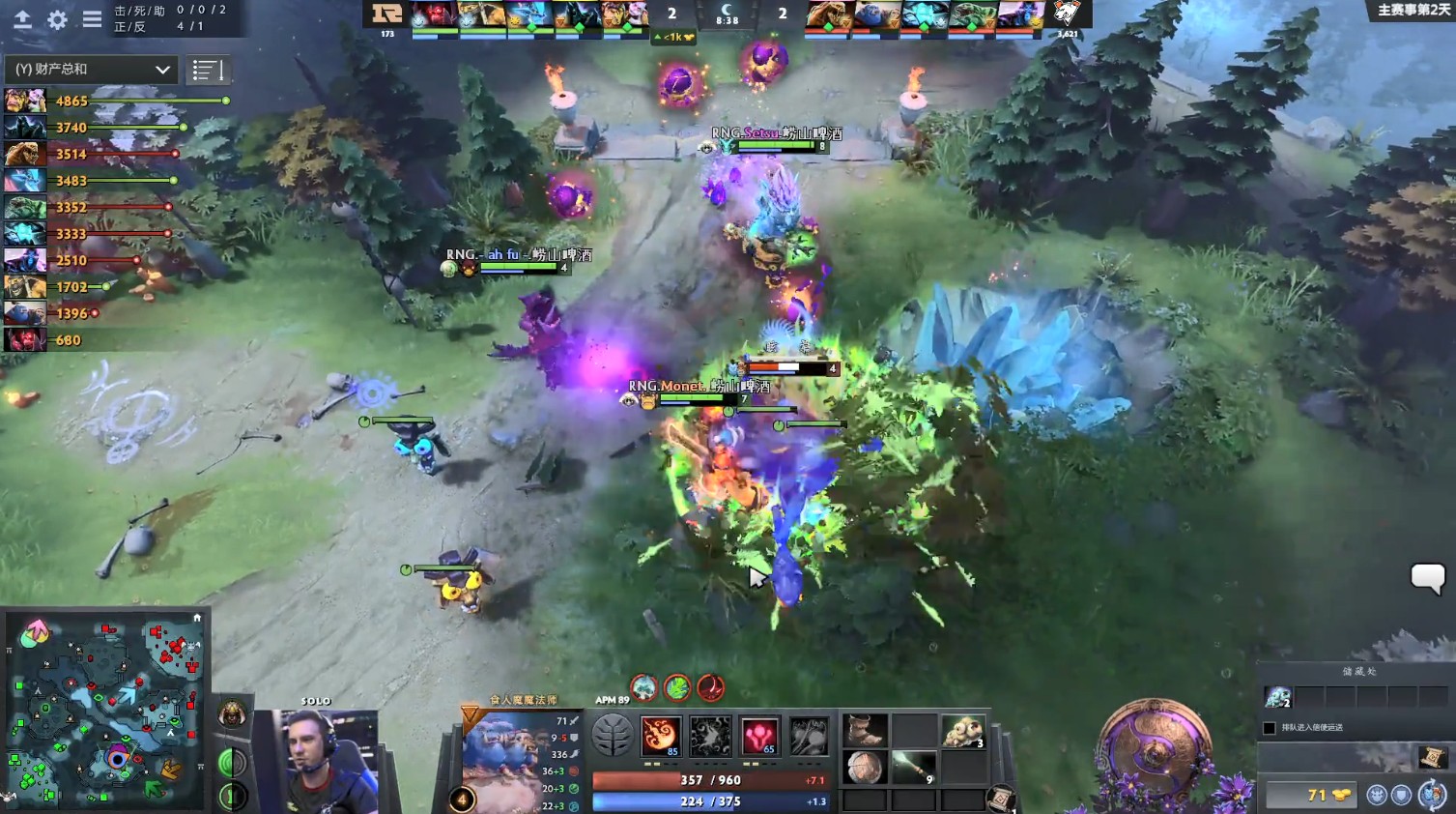Select the Fireblast ability costing 85 mana
Viewport: 1456px width, 814px height.
[662, 737]
